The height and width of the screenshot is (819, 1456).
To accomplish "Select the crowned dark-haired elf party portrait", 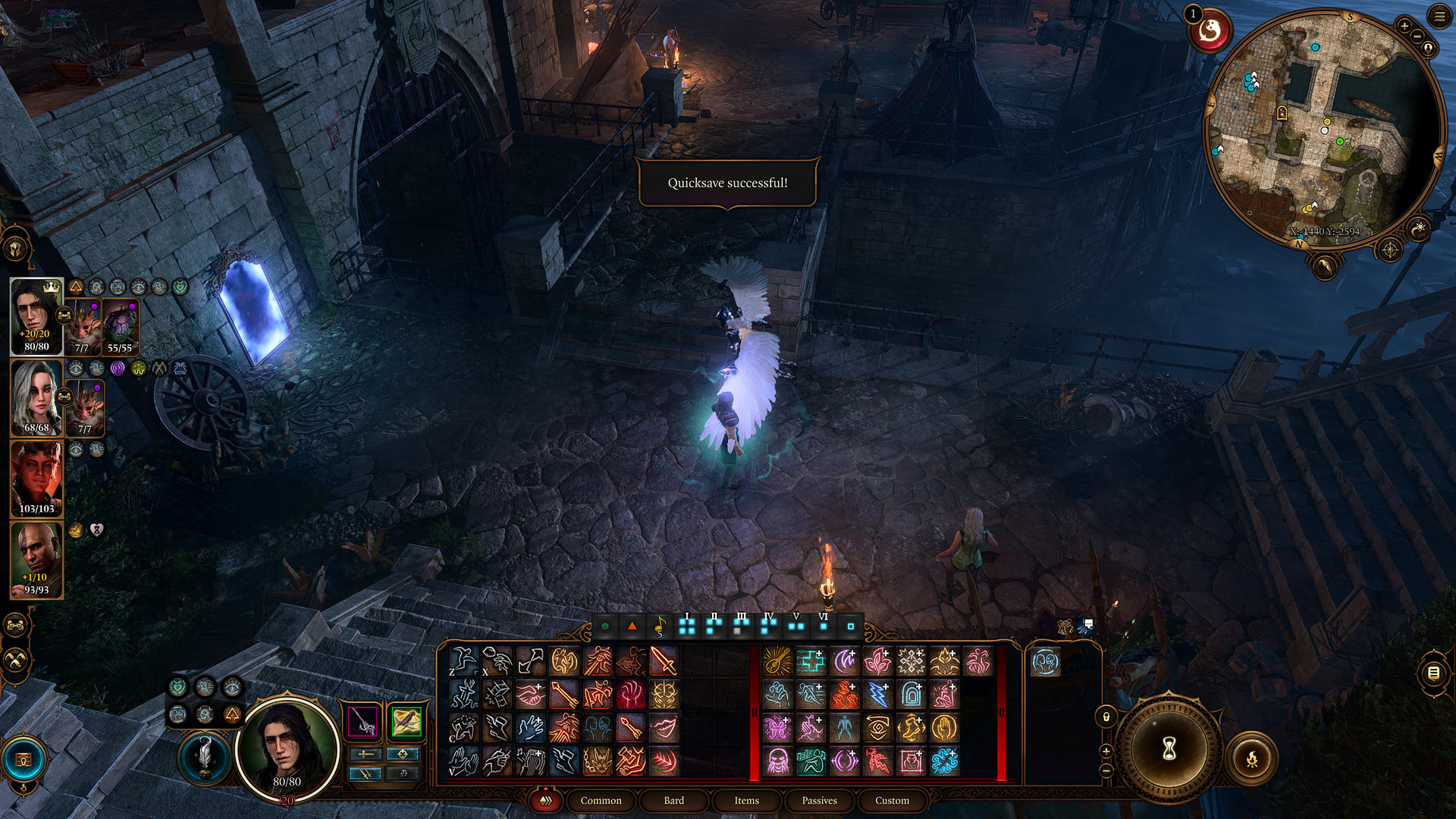I will click(36, 315).
